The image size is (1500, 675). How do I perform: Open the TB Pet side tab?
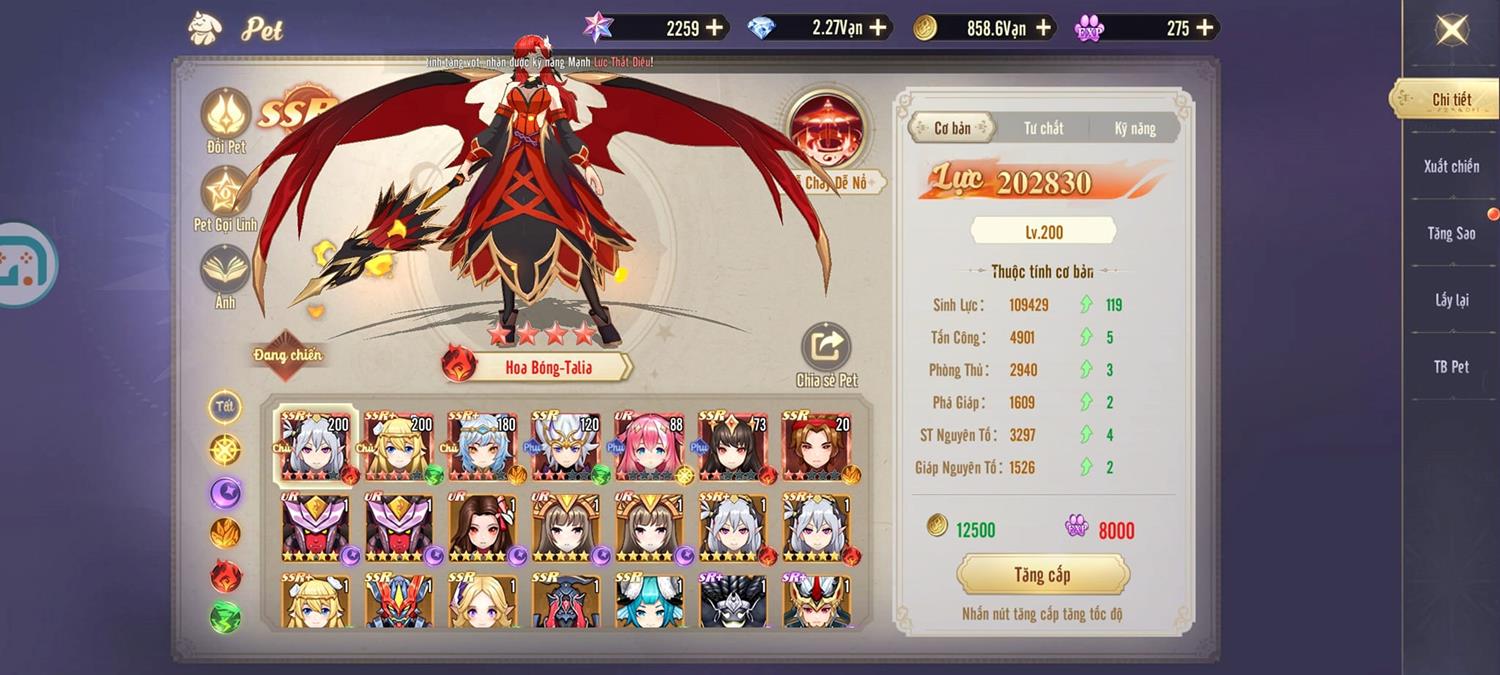click(x=1451, y=367)
